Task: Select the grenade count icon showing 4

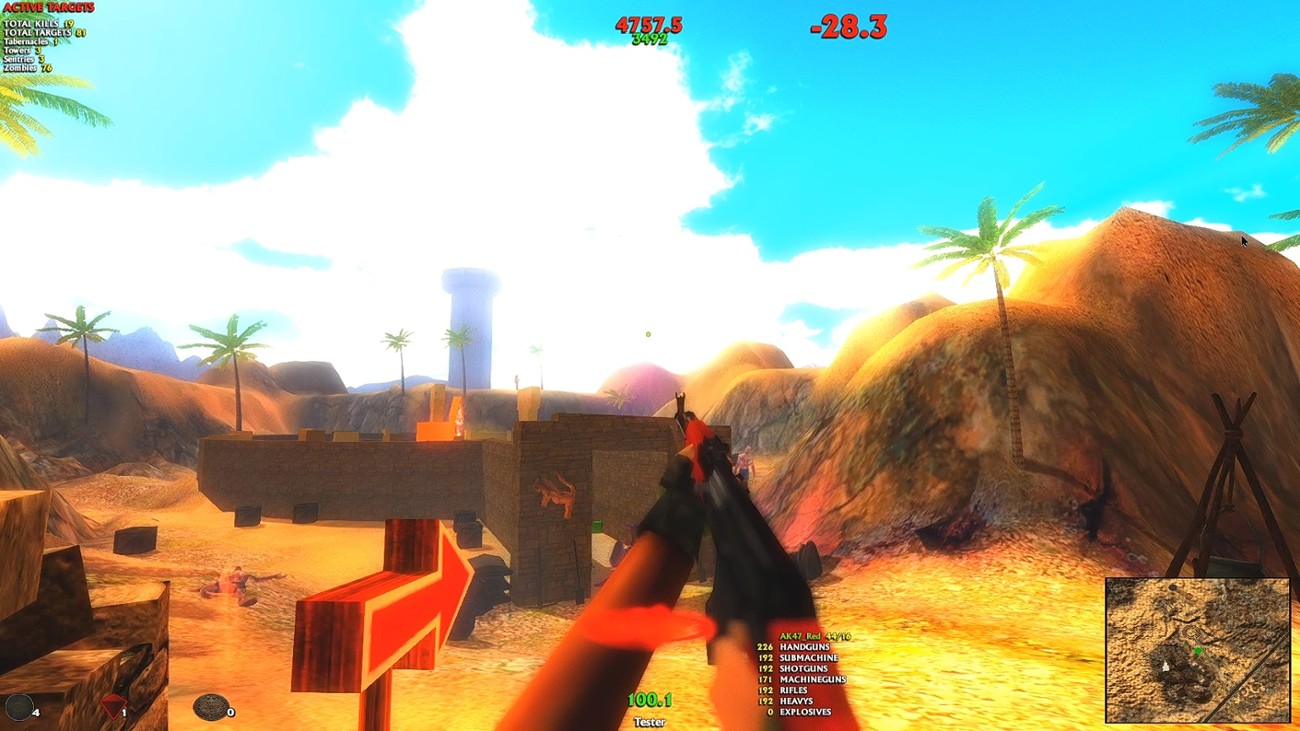Action: [18, 705]
